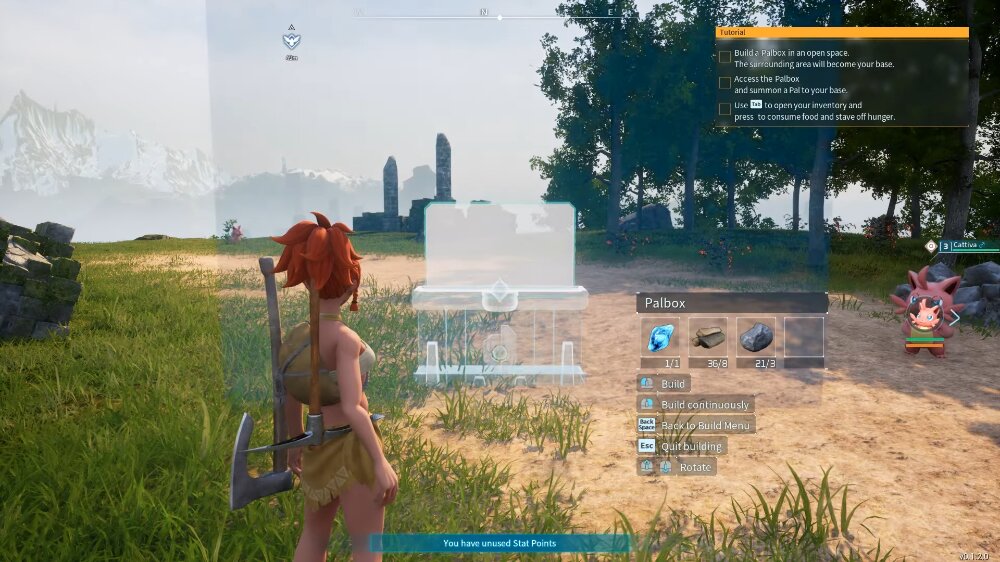This screenshot has height=562, width=1000.
Task: Click the Build option
Action: [673, 384]
